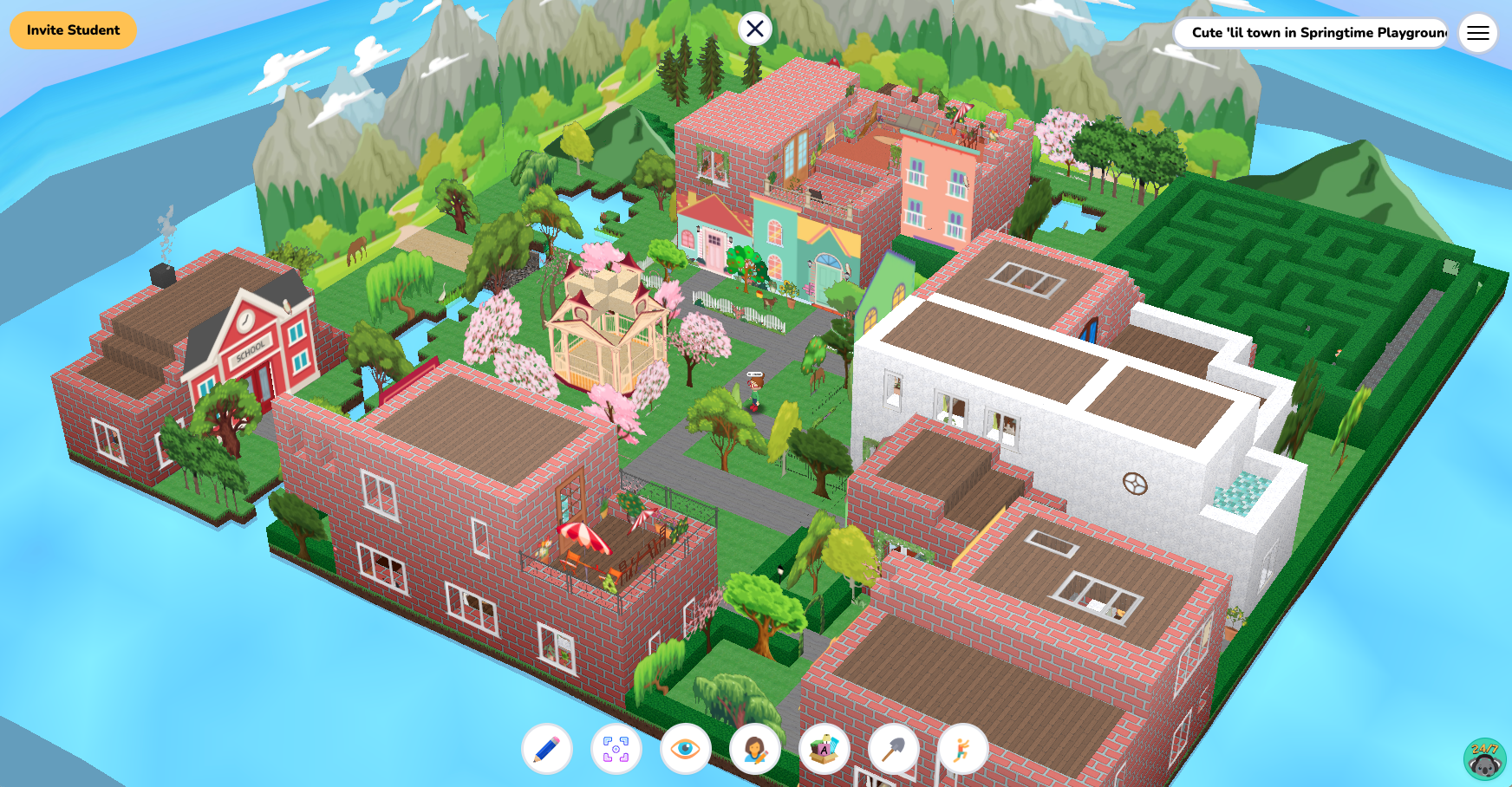This screenshot has width=1512, height=787.
Task: Toggle the eye view-only mode
Action: [x=685, y=750]
